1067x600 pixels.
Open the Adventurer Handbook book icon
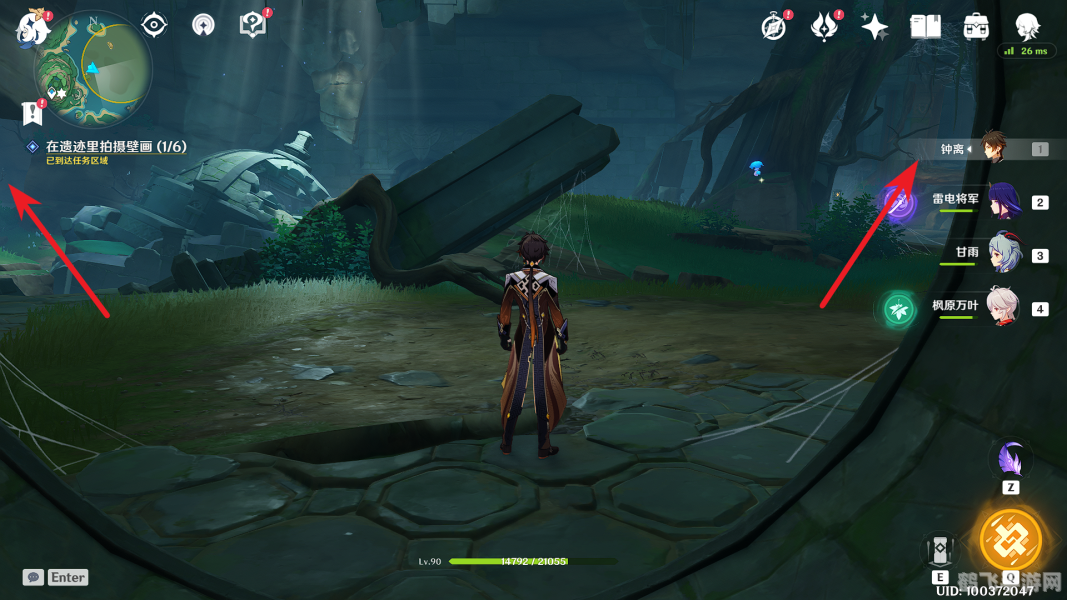coord(926,27)
